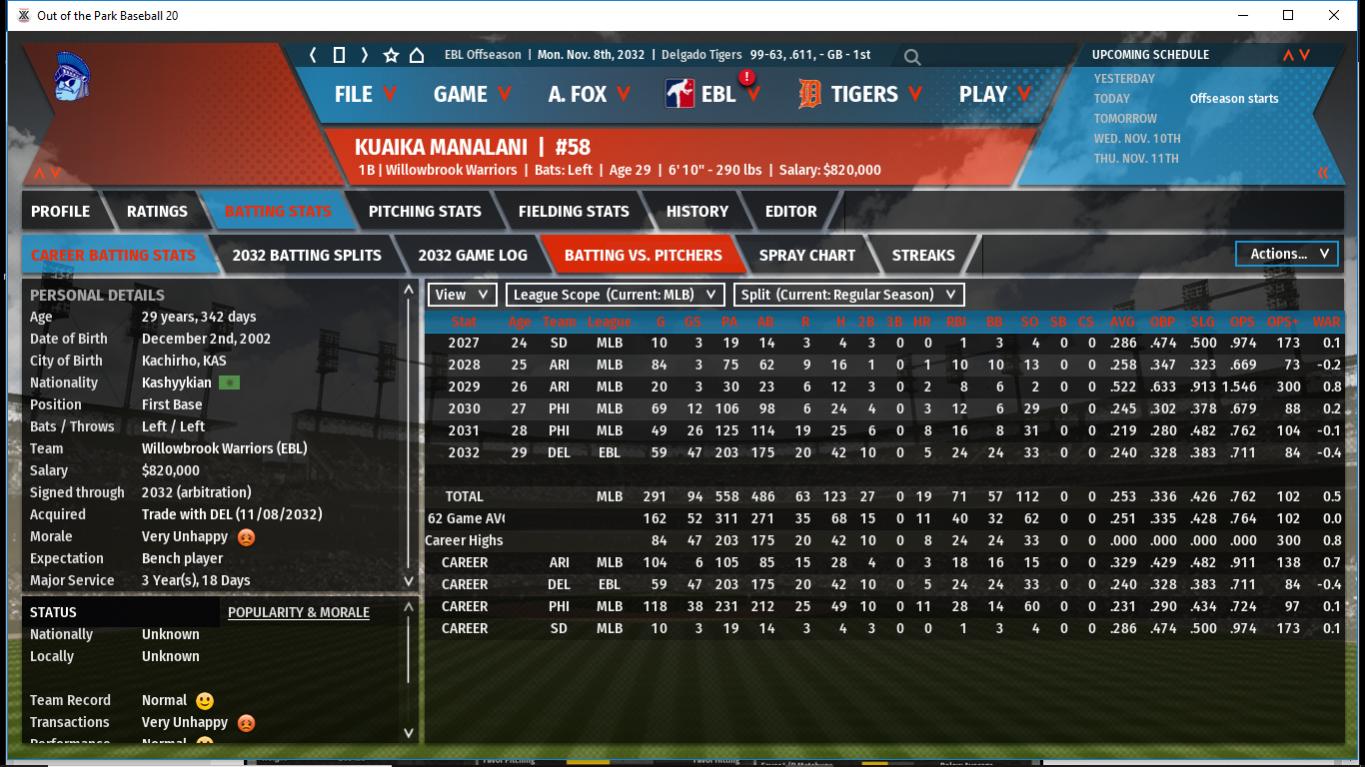The image size is (1365, 767).
Task: Open the FILE menu
Action: click(x=365, y=94)
